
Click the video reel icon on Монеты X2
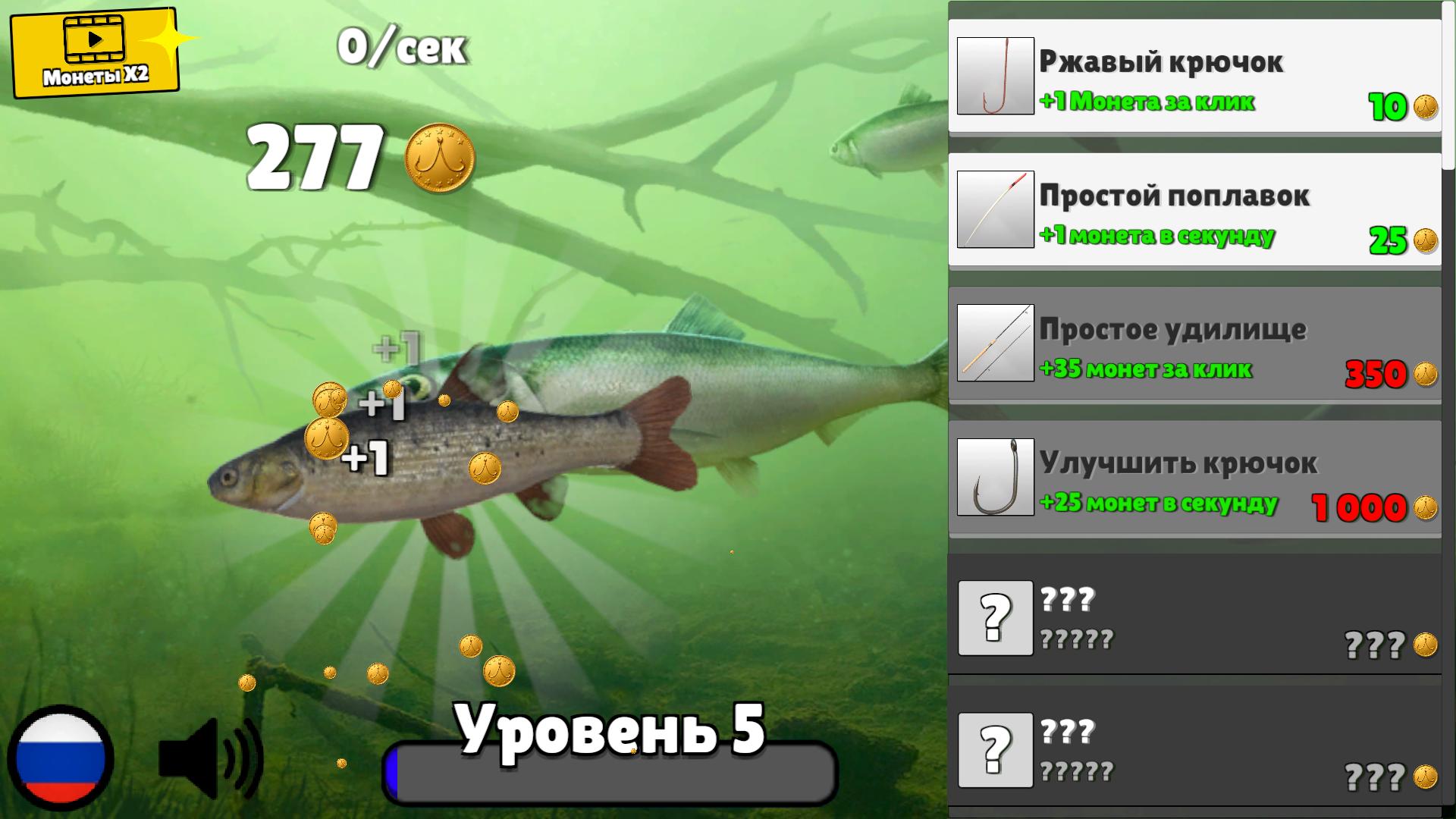(x=95, y=38)
